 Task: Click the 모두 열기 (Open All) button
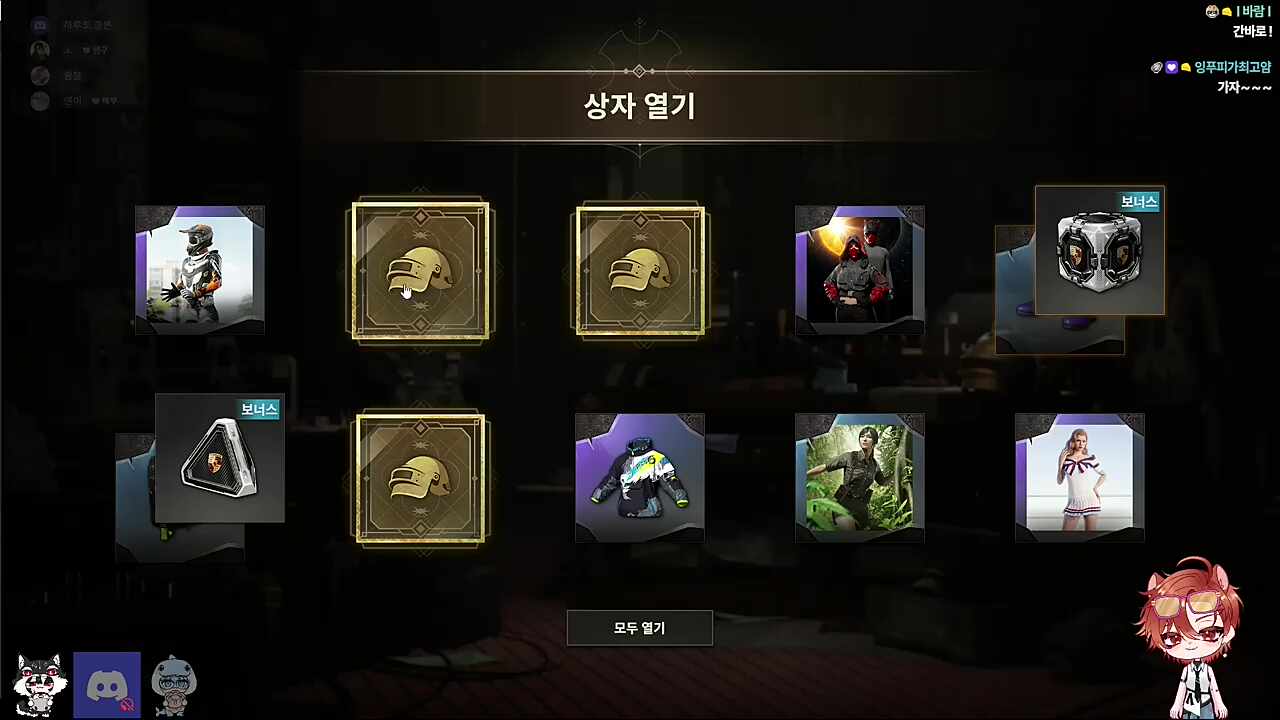(x=640, y=628)
